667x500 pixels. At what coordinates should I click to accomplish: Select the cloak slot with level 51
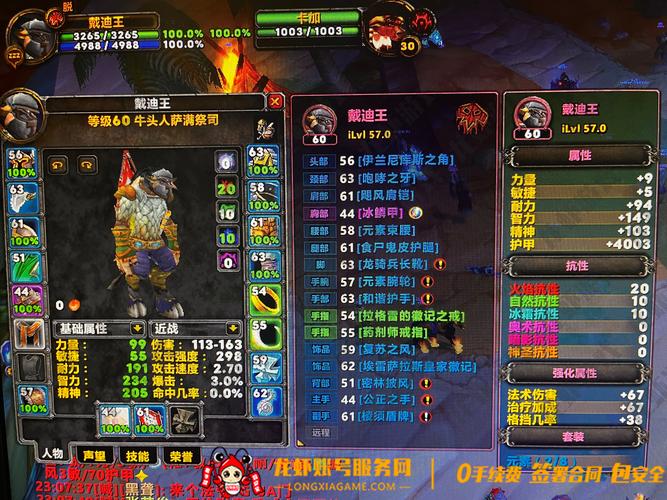24,265
